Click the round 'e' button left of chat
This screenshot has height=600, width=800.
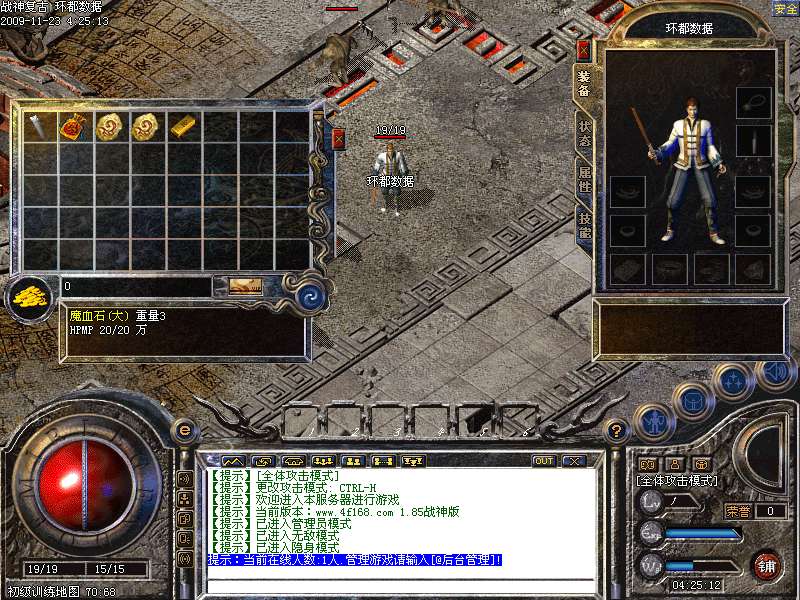(x=184, y=431)
